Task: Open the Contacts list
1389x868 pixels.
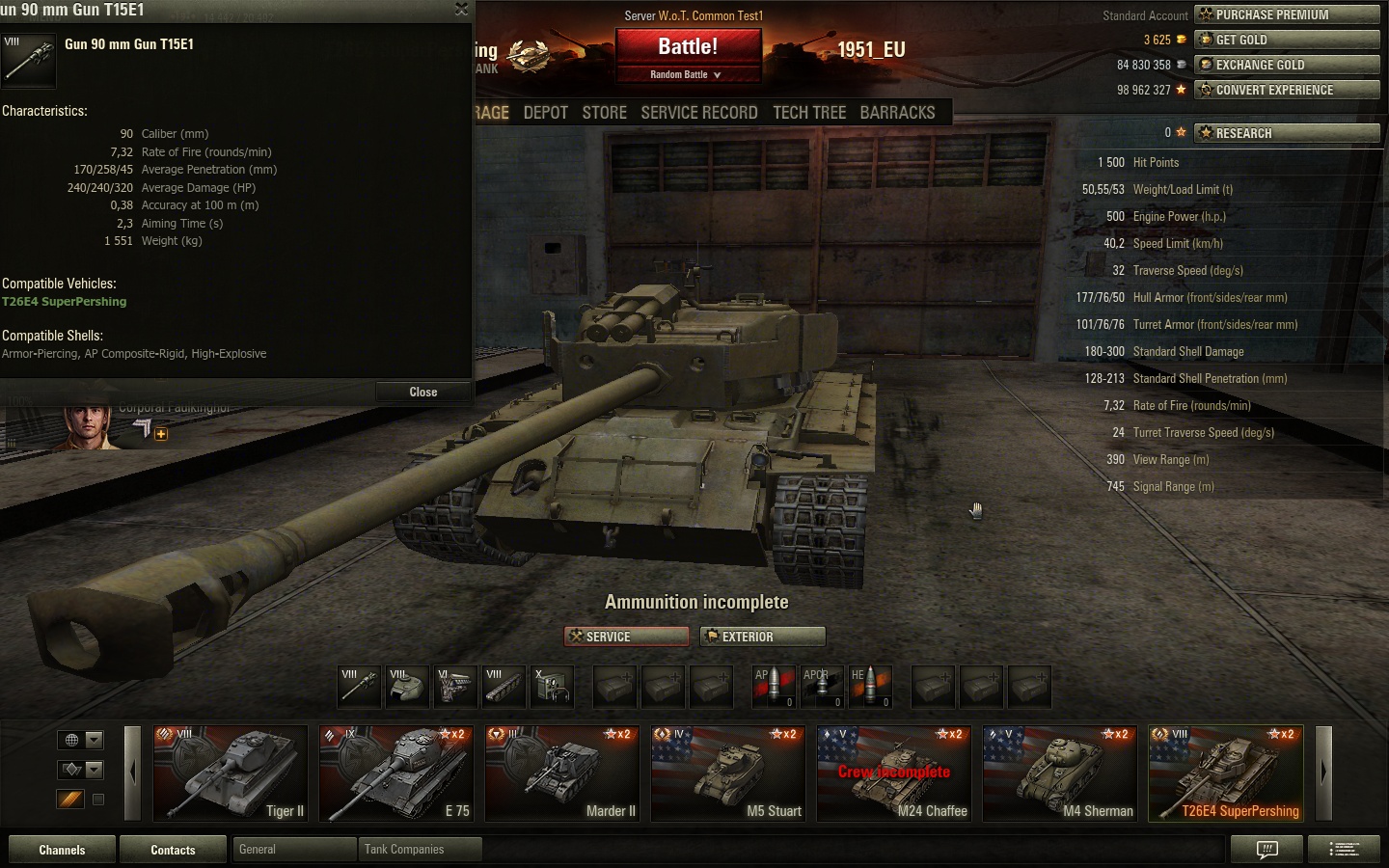Action: pos(173,850)
